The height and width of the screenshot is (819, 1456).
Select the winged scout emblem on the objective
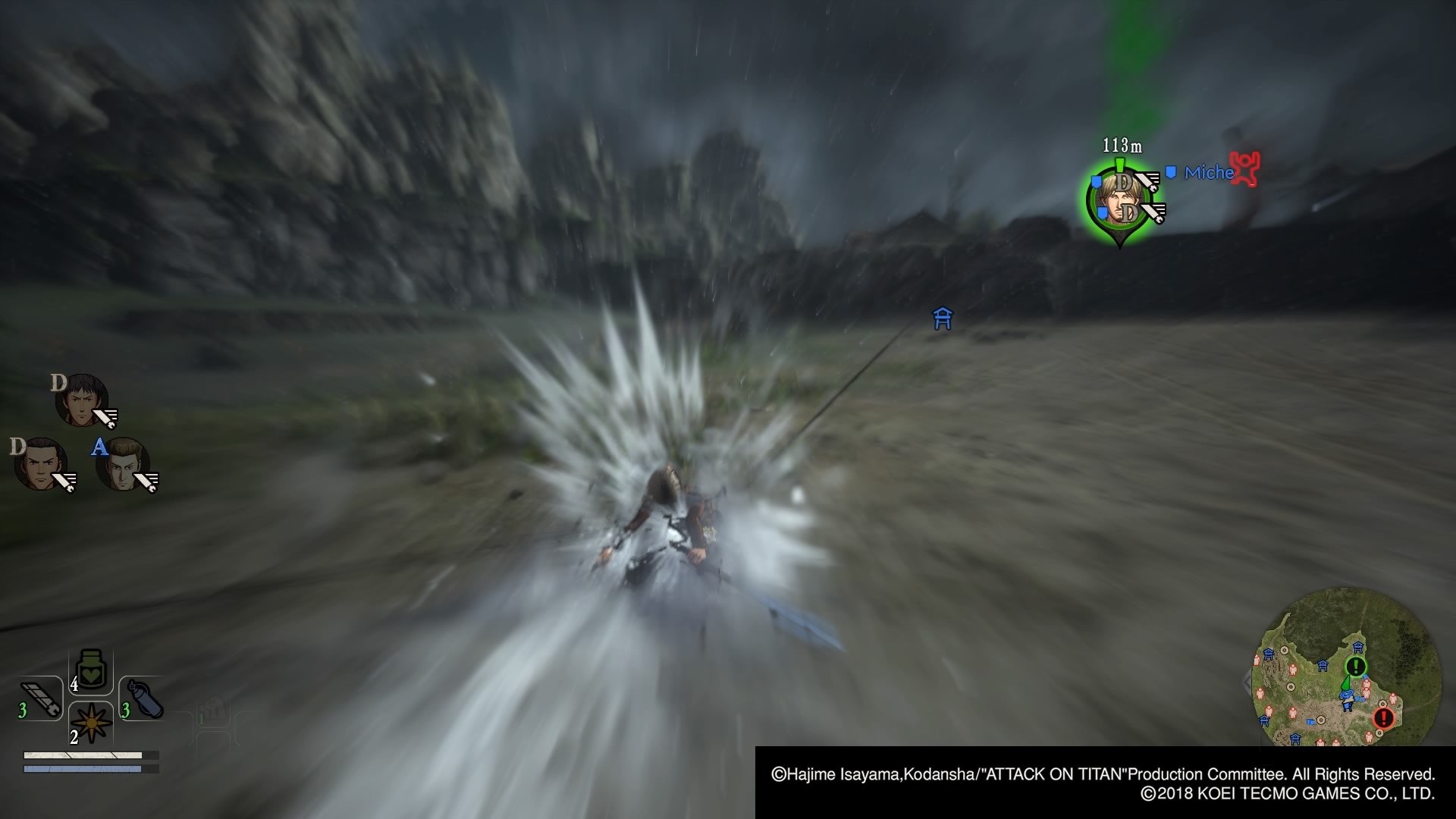coord(1147,180)
